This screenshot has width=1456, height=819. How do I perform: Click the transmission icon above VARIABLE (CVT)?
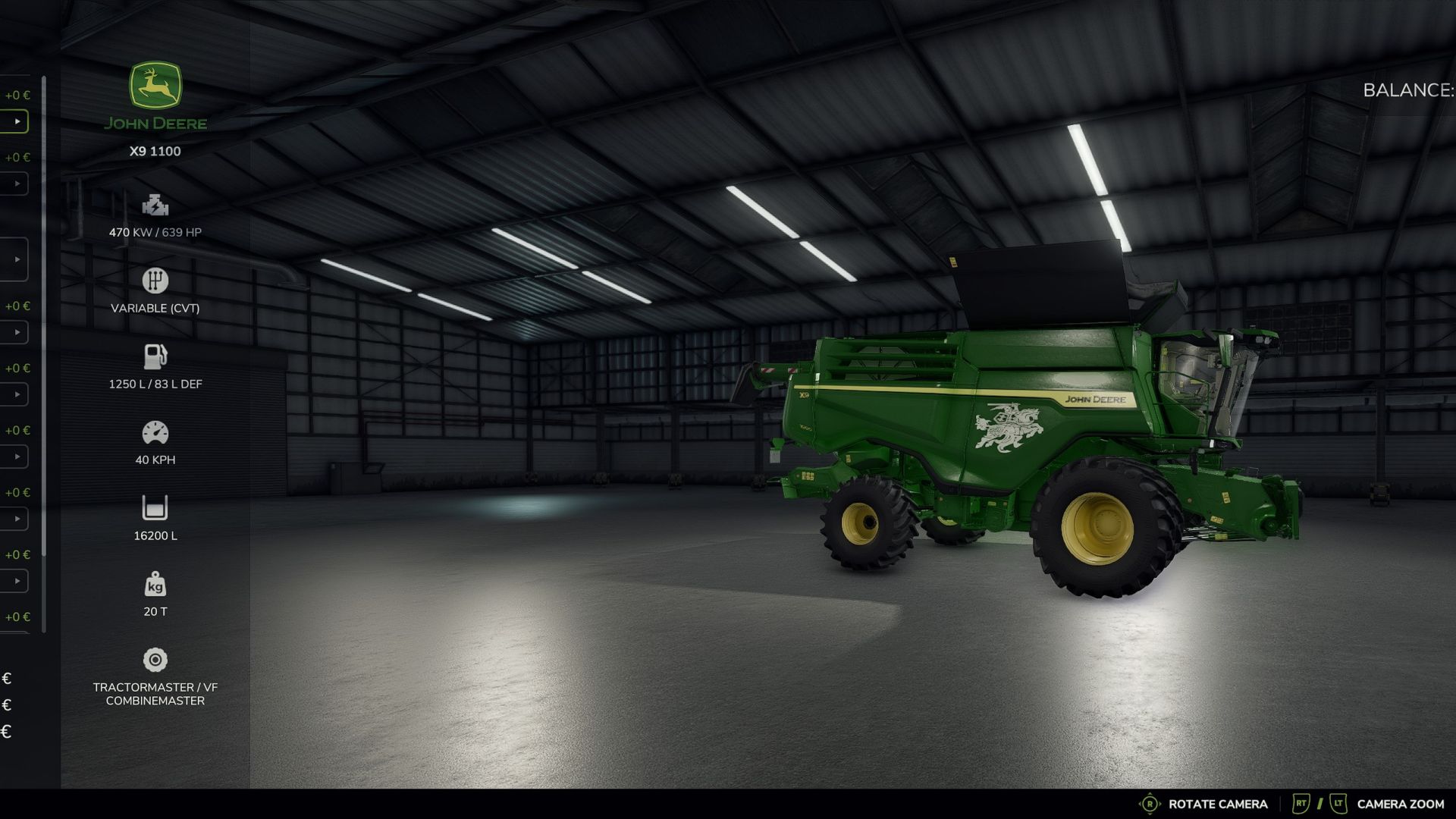[x=155, y=281]
